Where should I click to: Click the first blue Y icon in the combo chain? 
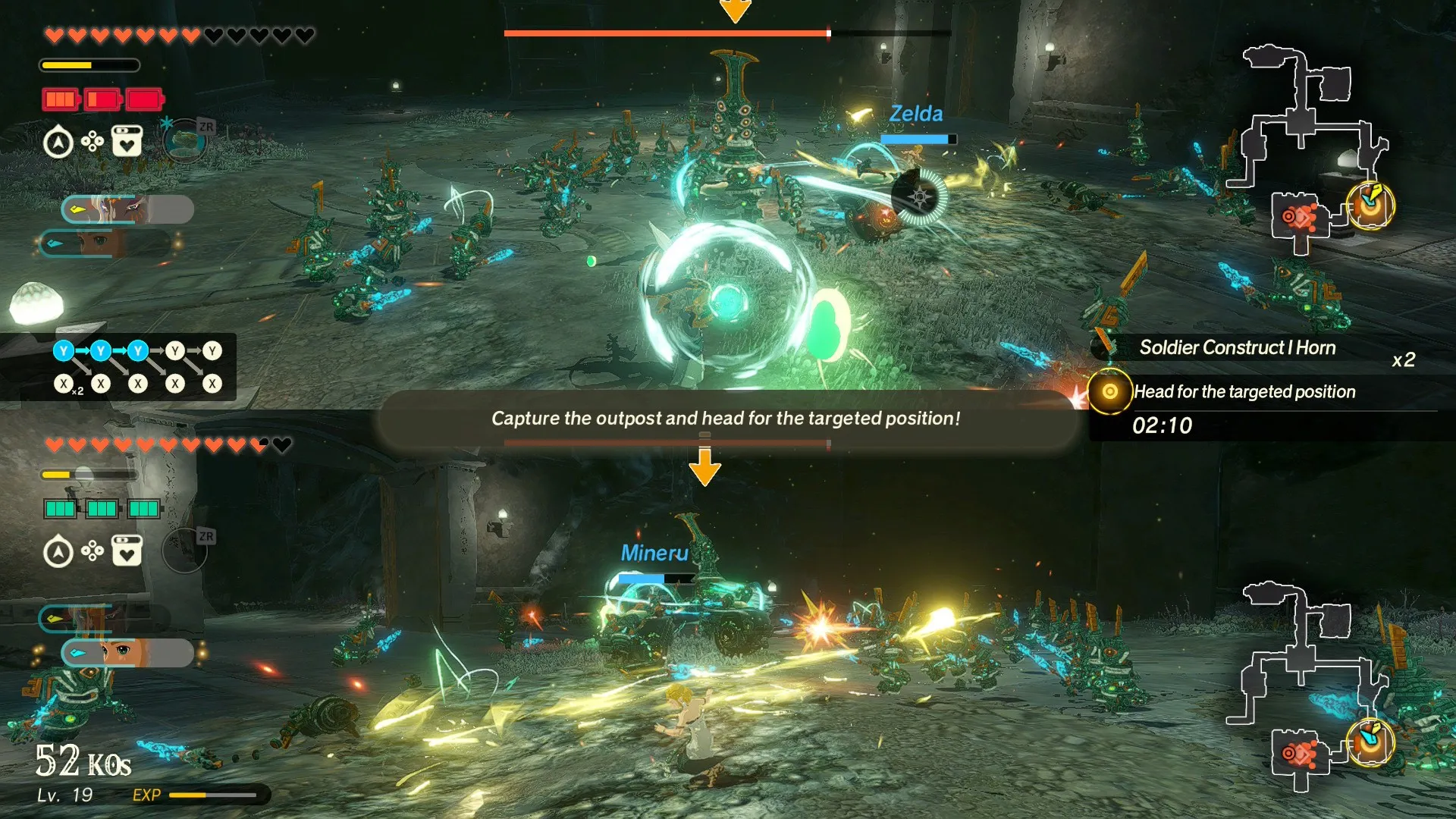click(64, 350)
